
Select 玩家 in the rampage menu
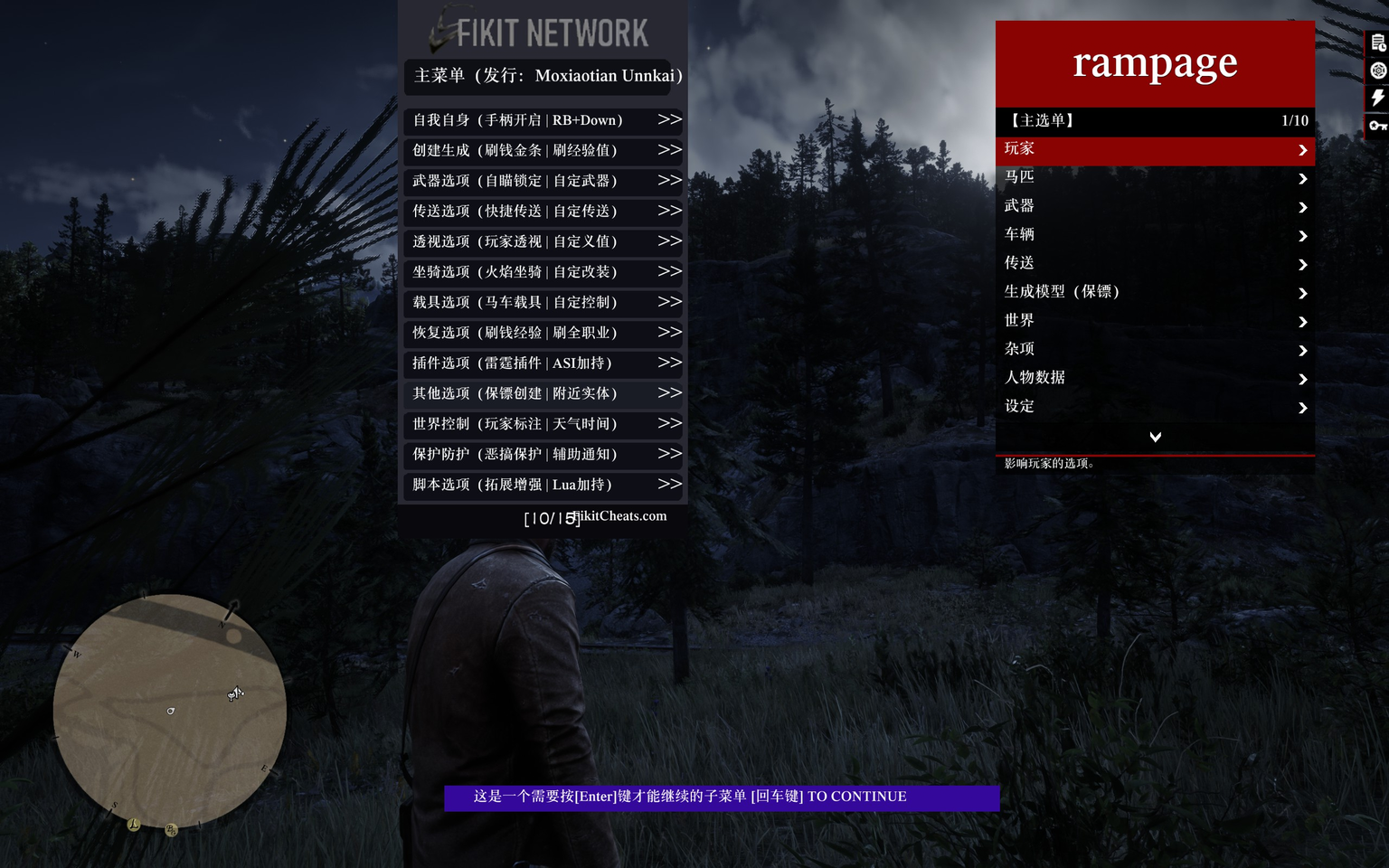(x=1155, y=150)
